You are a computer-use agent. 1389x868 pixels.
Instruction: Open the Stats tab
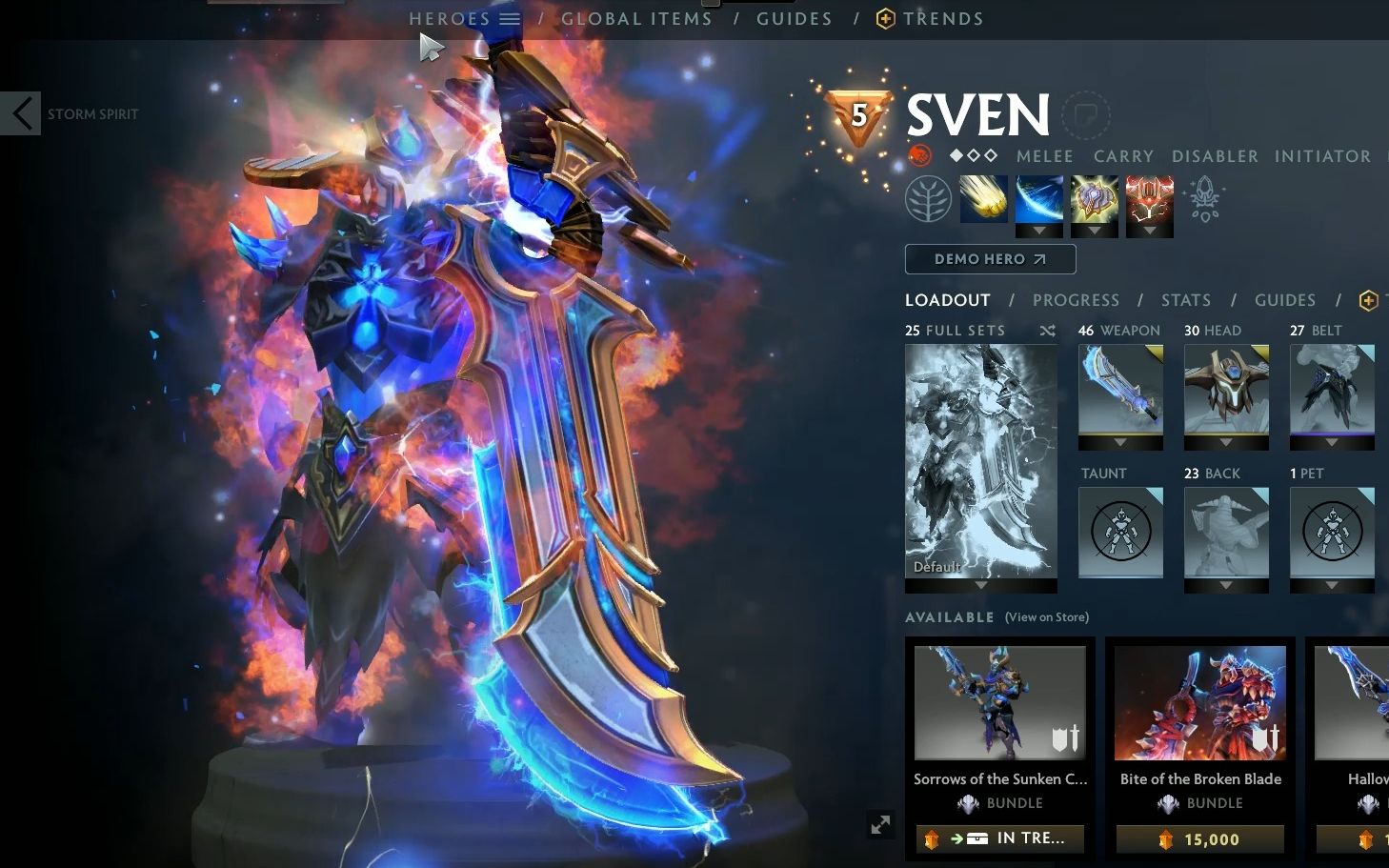click(1185, 299)
